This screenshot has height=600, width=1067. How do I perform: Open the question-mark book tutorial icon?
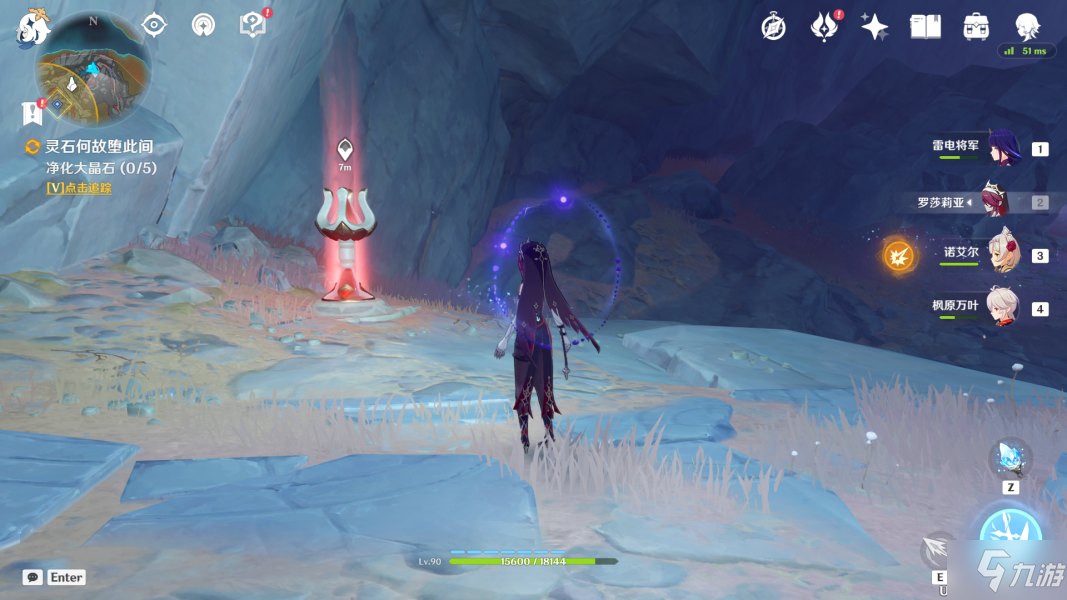253,25
